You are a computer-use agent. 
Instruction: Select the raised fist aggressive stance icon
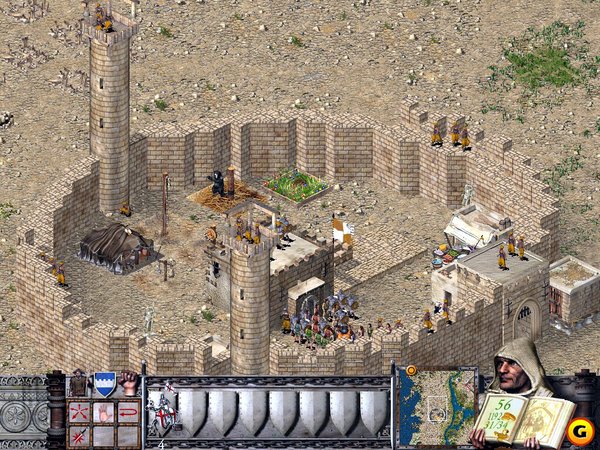tap(129, 383)
